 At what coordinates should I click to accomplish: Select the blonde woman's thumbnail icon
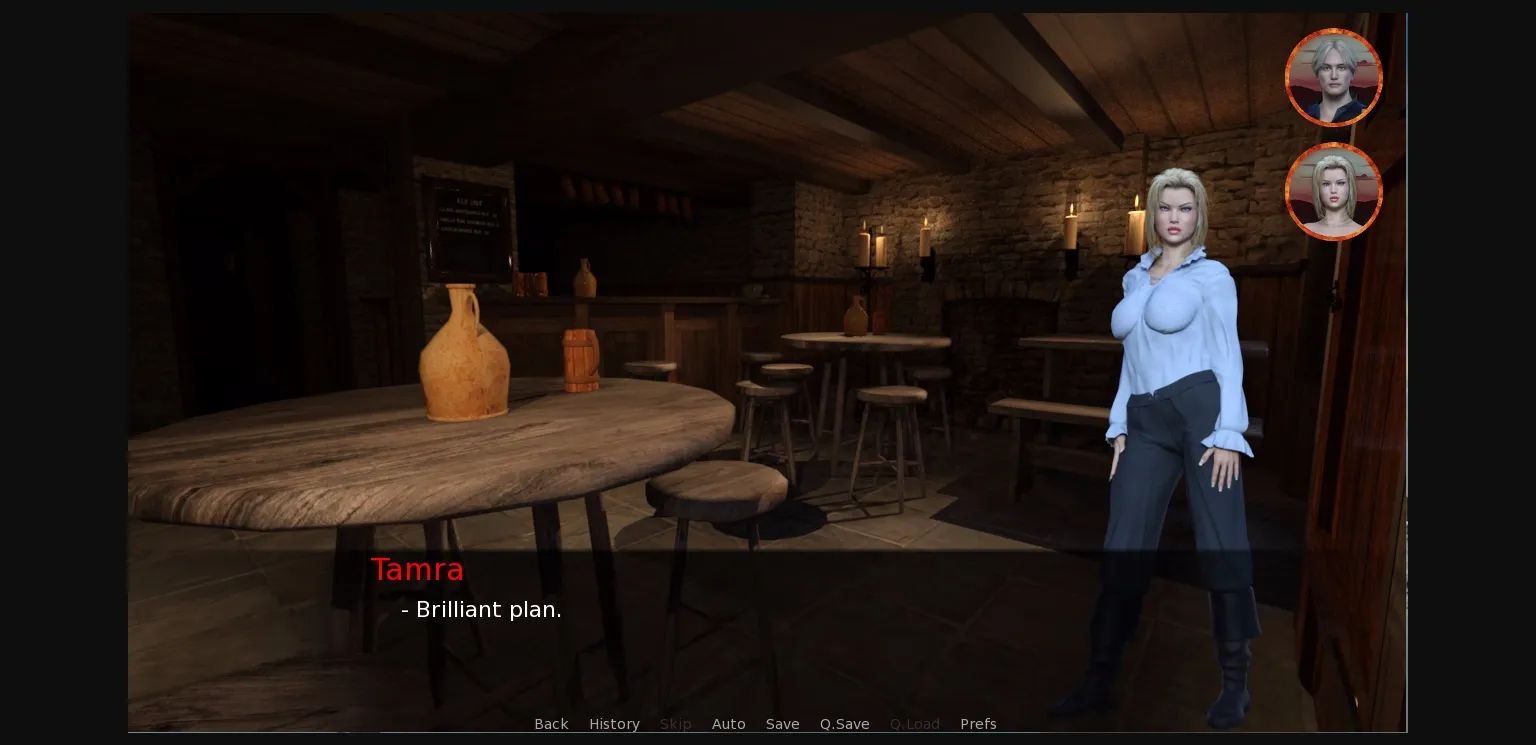pos(1333,191)
